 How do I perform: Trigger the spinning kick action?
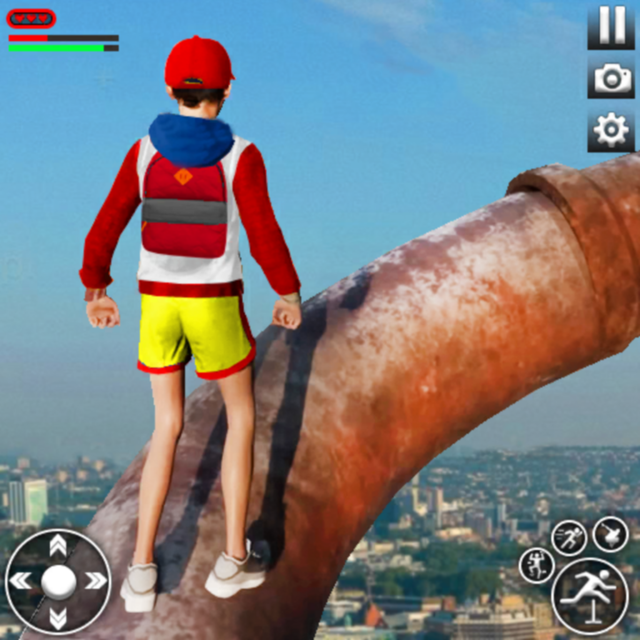point(610,533)
